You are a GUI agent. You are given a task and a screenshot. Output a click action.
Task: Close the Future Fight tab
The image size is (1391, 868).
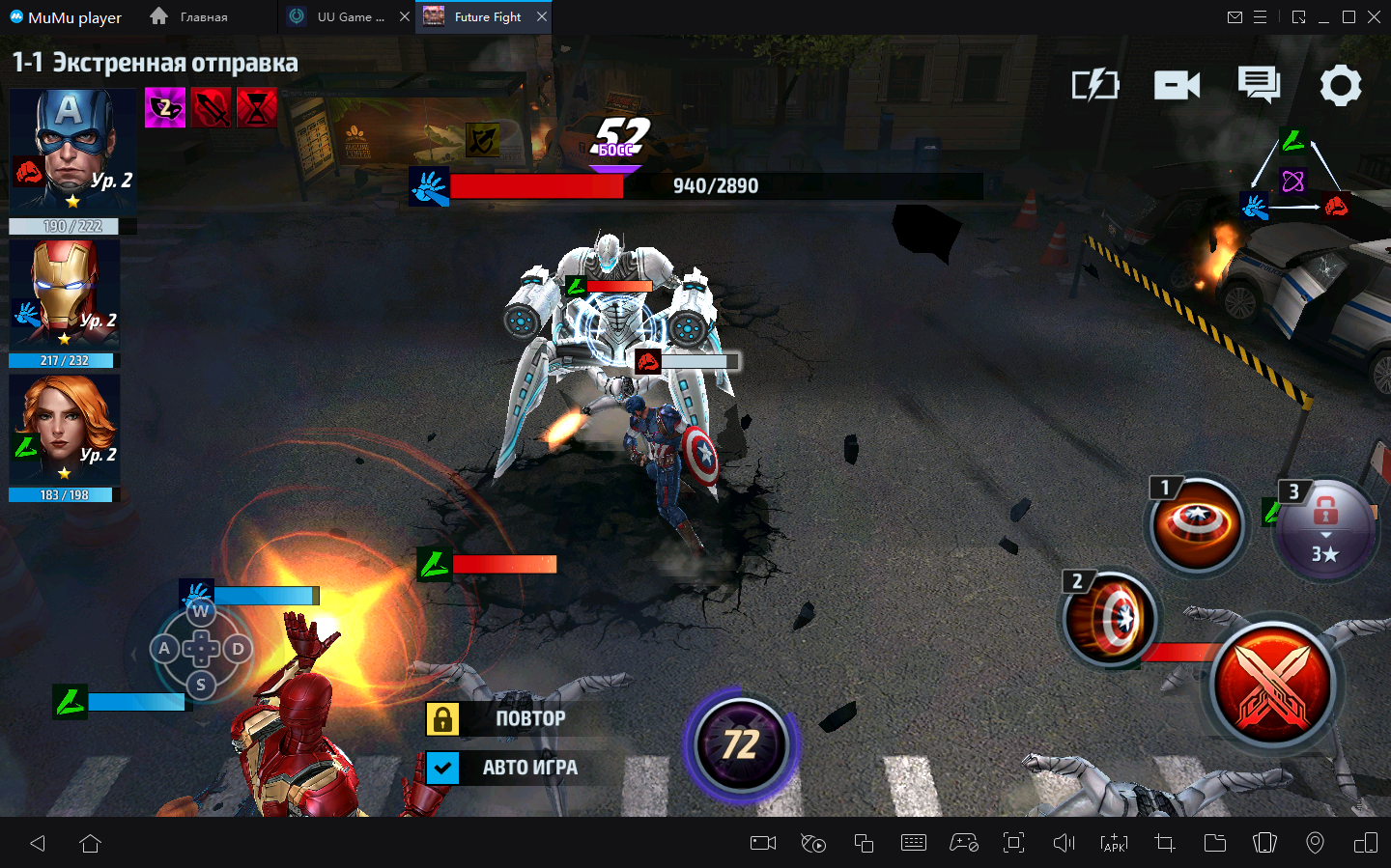(x=542, y=16)
